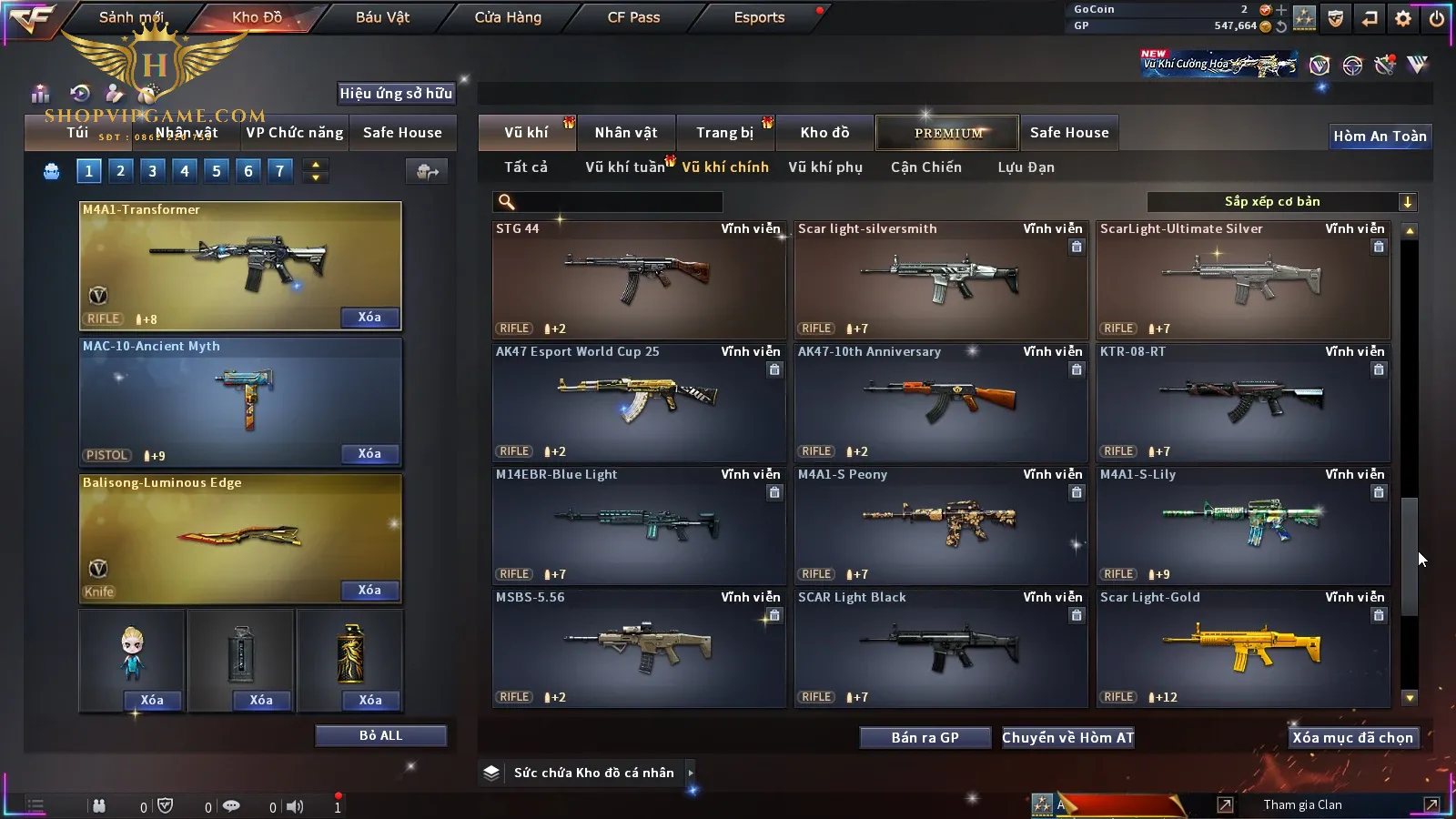Remove the M4A1-Transformer with Xóa
This screenshot has width=1456, height=819.
[x=369, y=318]
